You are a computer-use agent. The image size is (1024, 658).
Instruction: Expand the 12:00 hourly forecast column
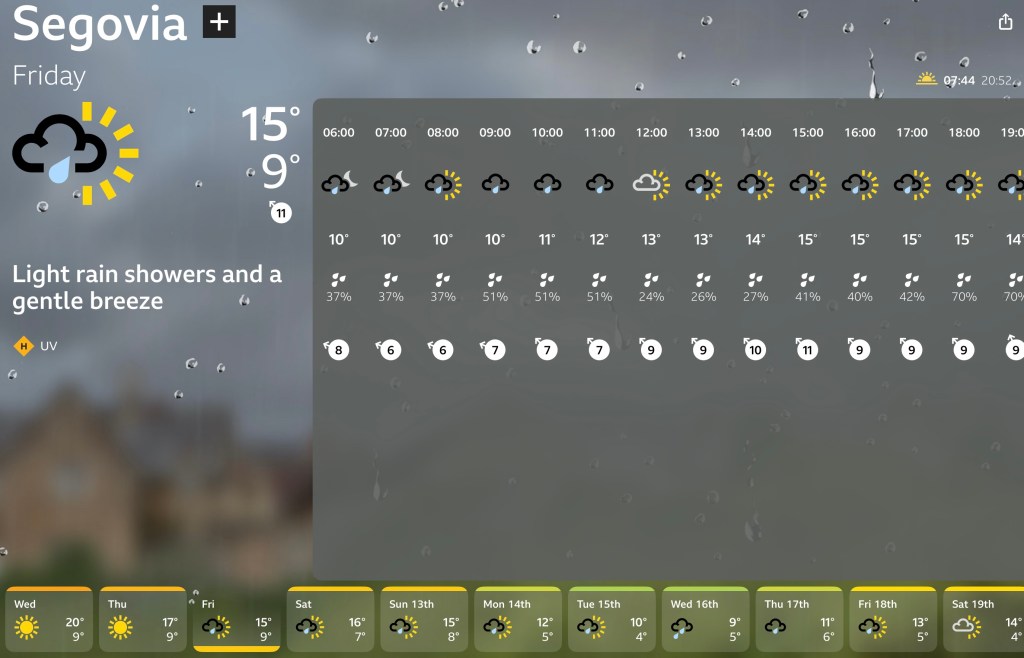pos(651,240)
